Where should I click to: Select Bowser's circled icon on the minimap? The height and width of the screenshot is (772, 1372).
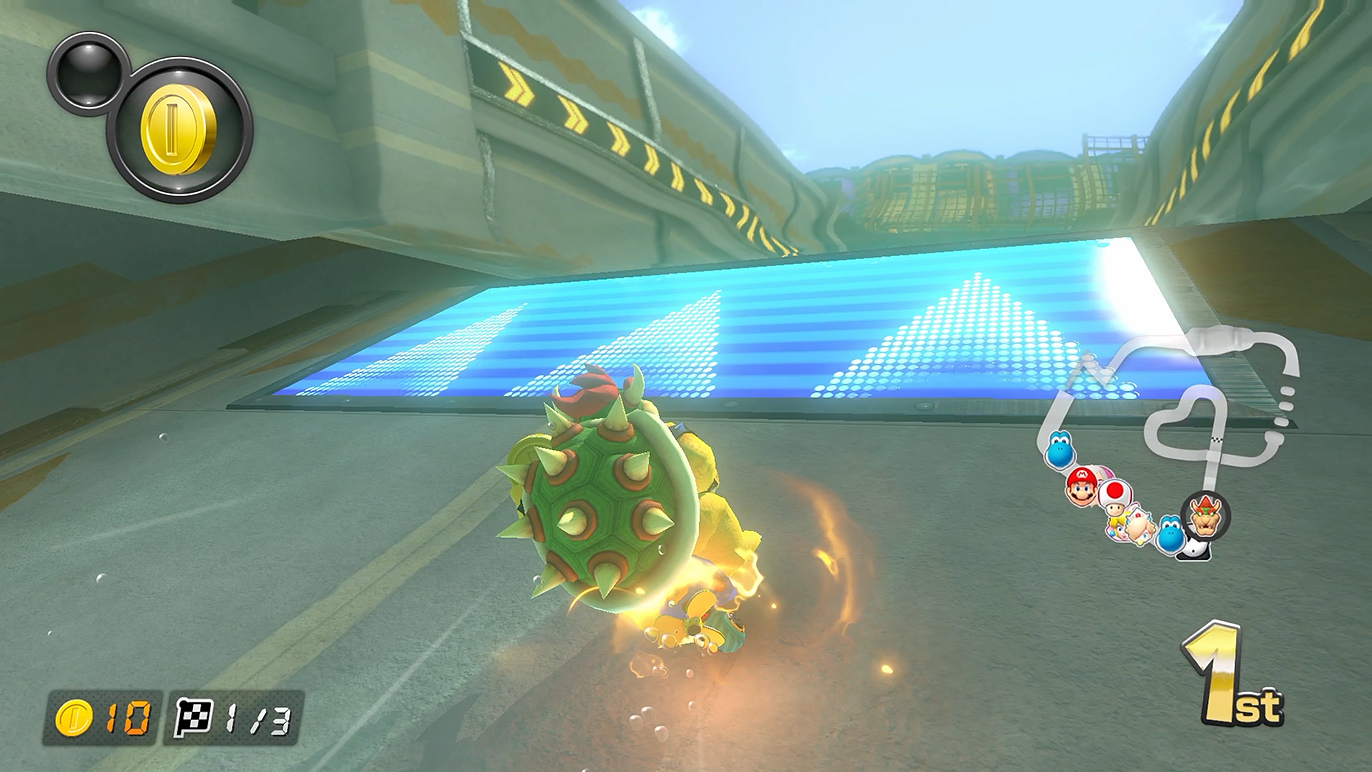(1205, 516)
